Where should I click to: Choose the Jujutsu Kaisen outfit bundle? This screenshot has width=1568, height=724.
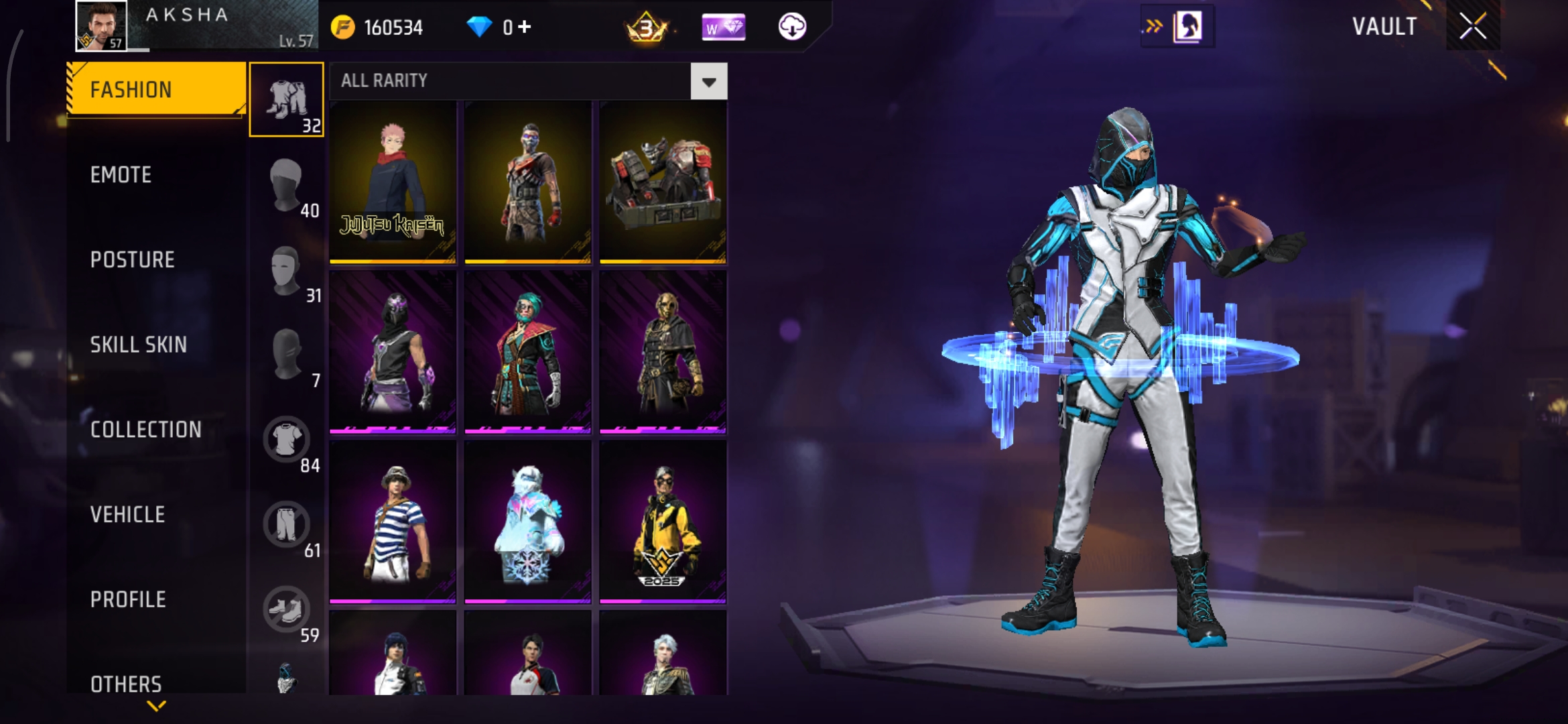pos(393,182)
